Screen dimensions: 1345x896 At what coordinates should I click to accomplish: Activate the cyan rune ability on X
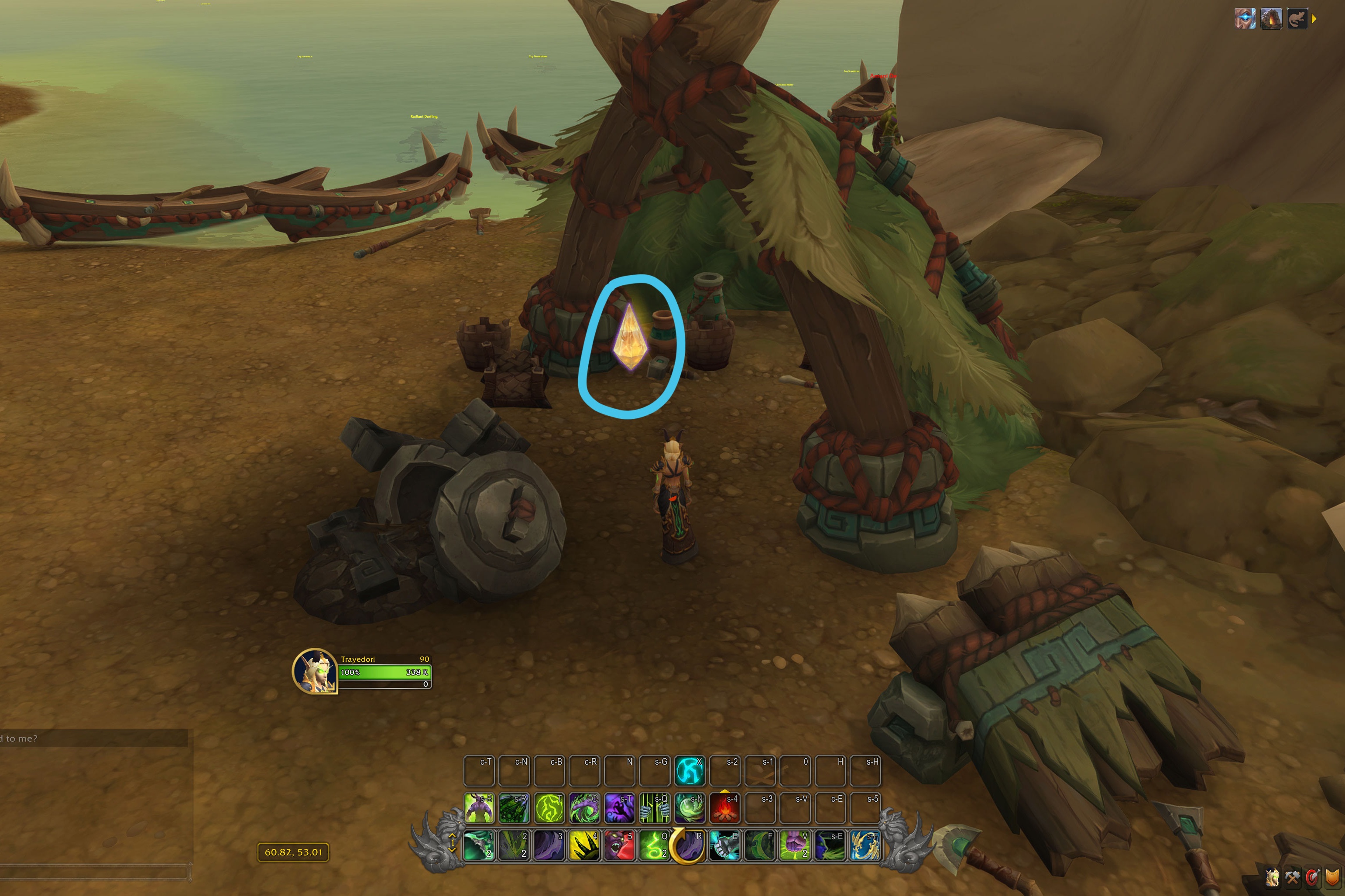690,770
